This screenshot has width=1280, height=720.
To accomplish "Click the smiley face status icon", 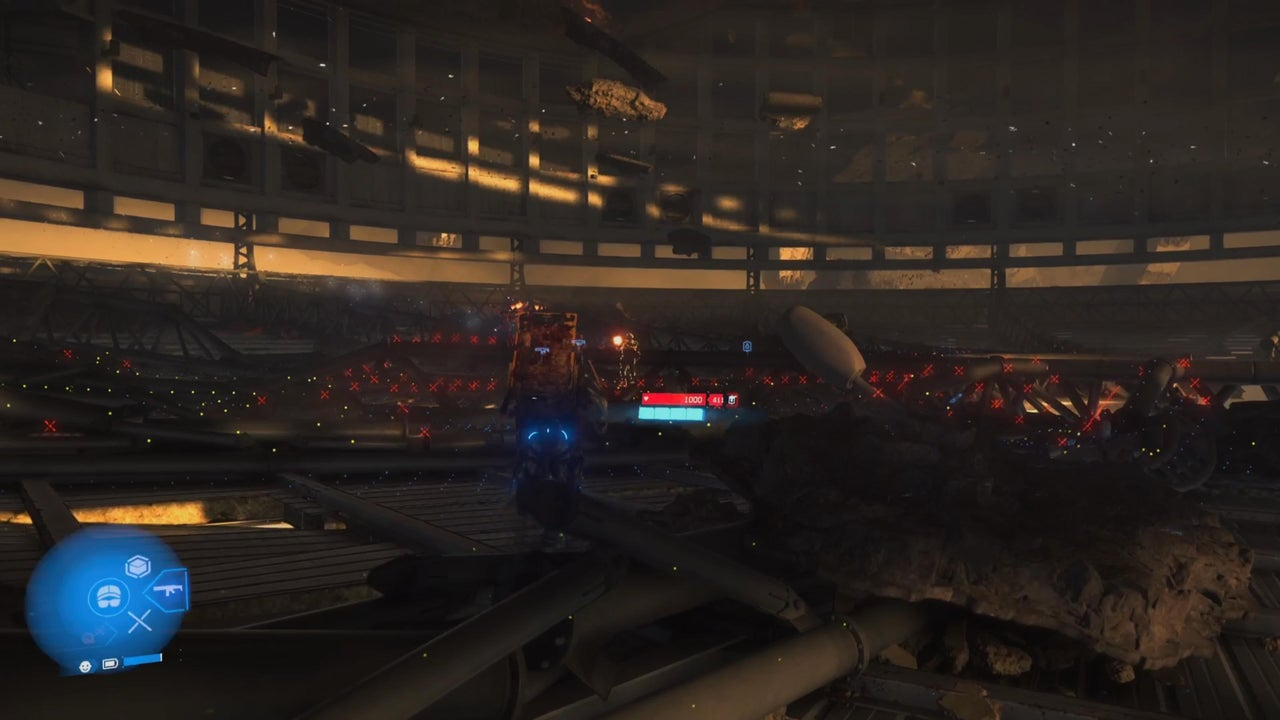I will point(86,664).
